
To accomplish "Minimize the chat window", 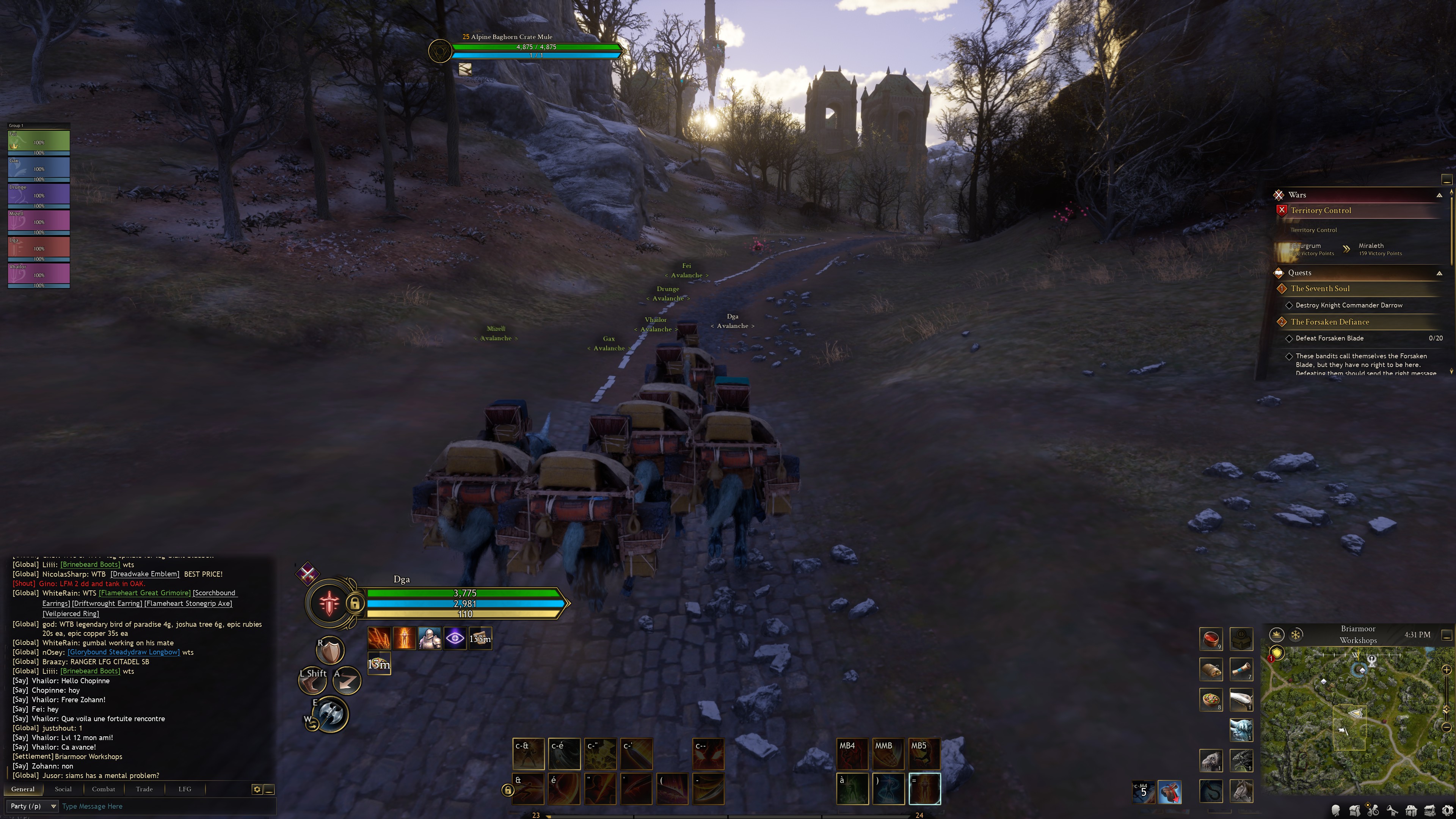I will click(x=270, y=789).
